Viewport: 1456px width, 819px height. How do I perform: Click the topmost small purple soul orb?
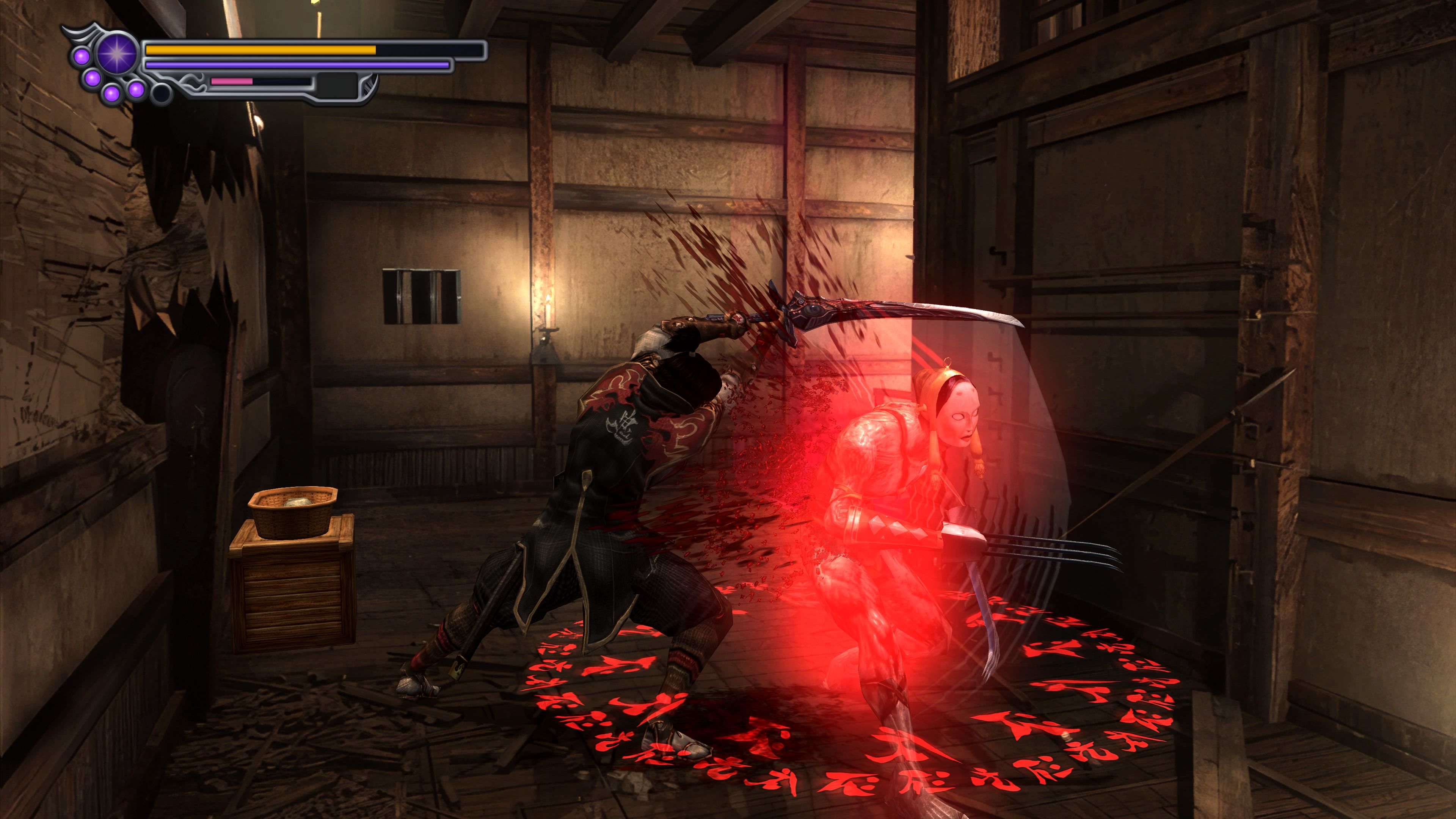pos(82,56)
